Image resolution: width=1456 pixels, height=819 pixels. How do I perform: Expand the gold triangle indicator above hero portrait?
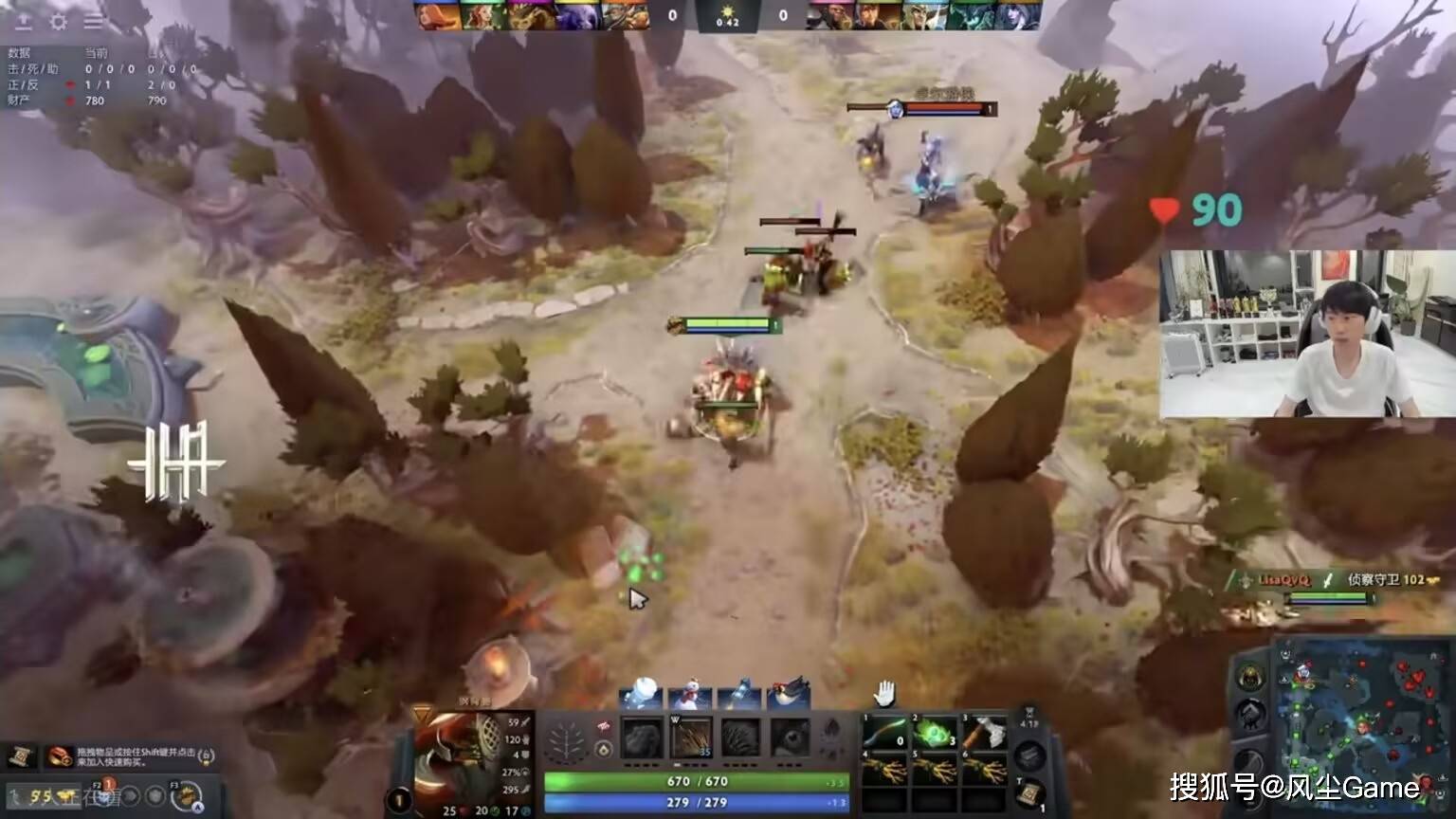(423, 713)
